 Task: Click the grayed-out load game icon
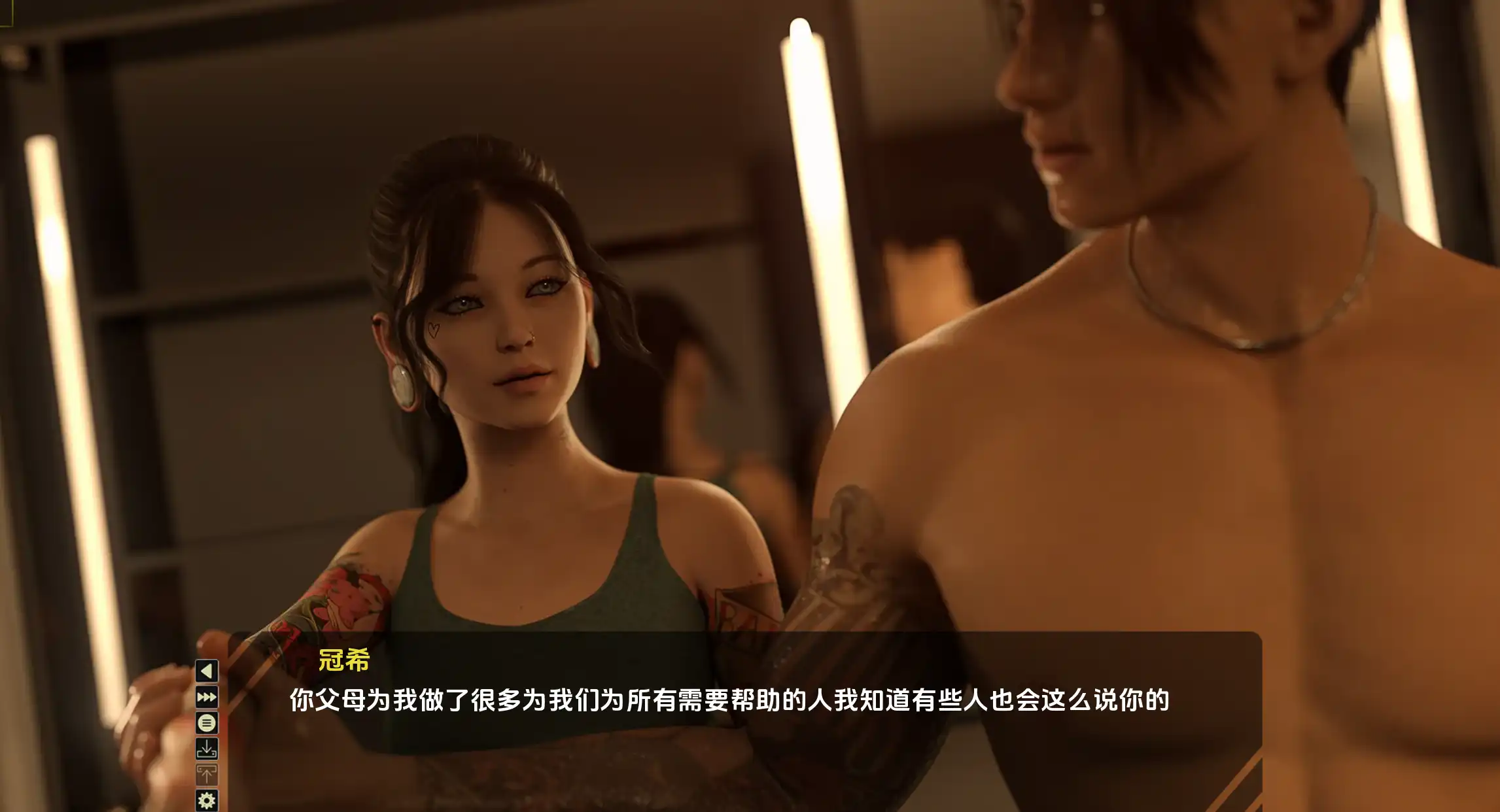point(206,773)
